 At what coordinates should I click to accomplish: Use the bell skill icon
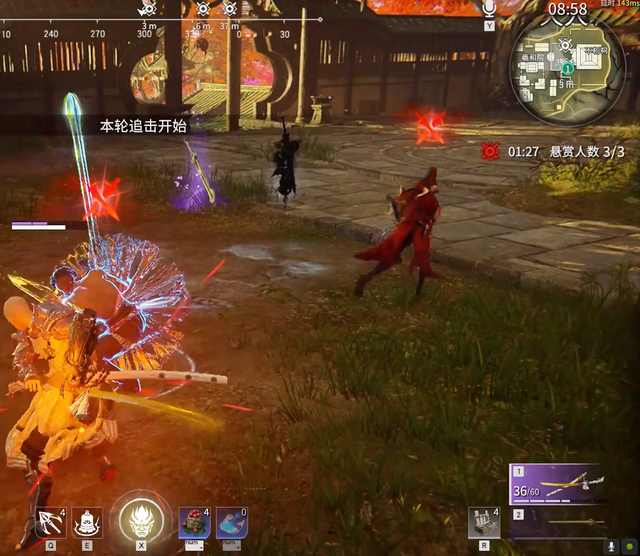pos(87,523)
